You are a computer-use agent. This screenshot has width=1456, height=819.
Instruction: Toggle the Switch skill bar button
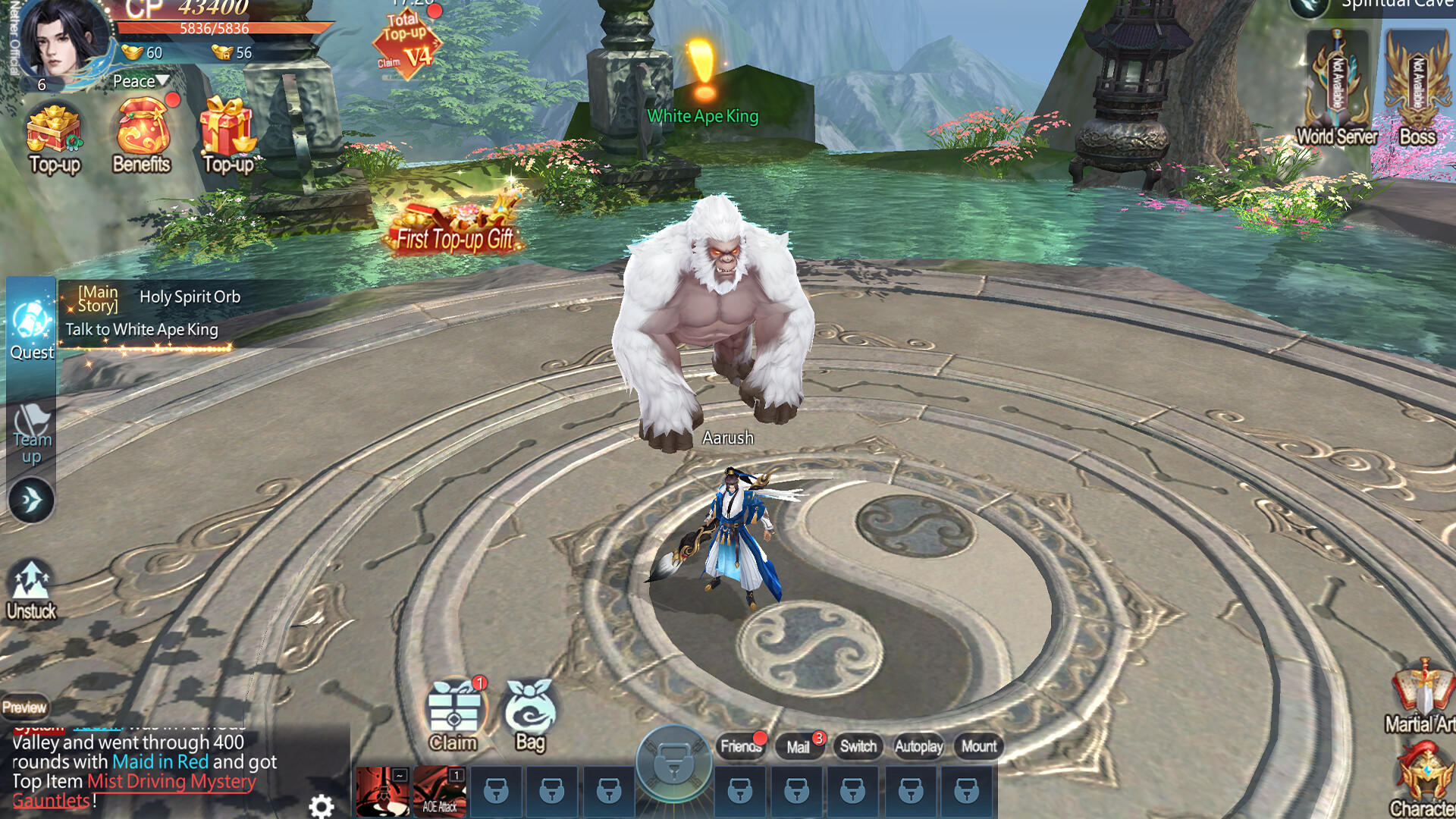coord(858,747)
